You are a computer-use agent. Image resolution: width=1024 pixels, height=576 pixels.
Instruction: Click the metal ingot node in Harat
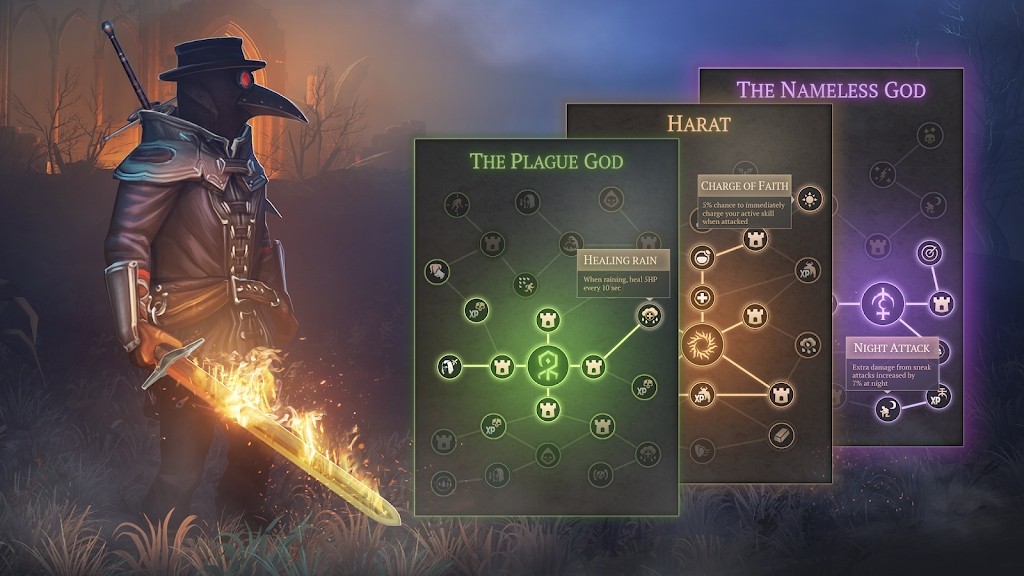(781, 436)
